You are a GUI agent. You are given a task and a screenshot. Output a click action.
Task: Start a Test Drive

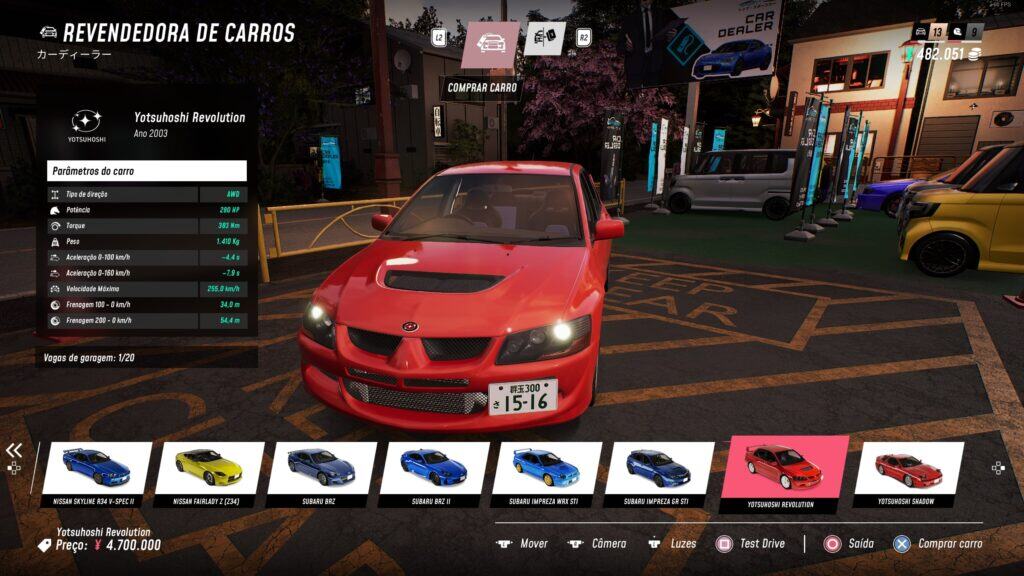750,544
